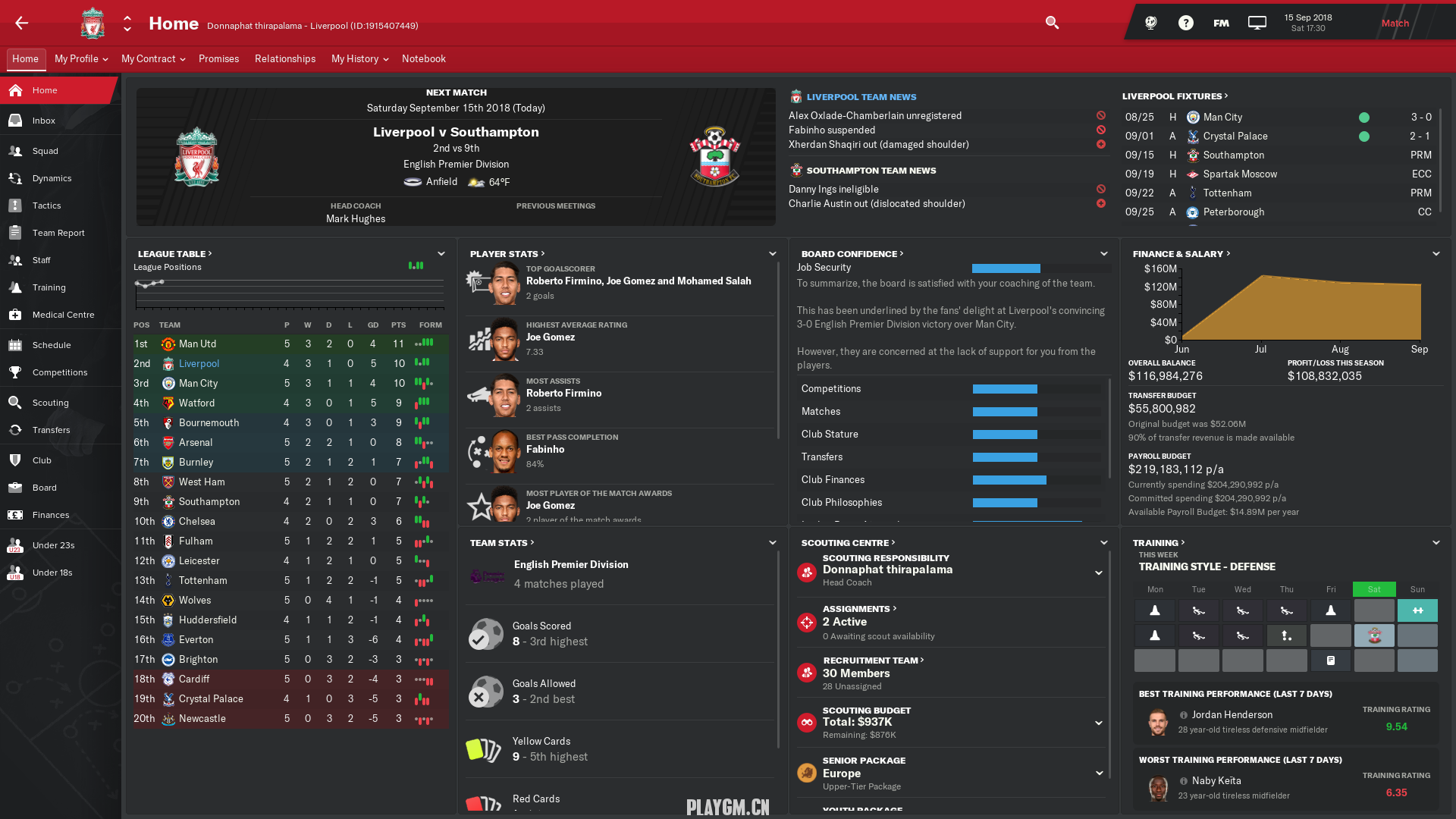Open the Inbox from the sidebar

click(43, 121)
